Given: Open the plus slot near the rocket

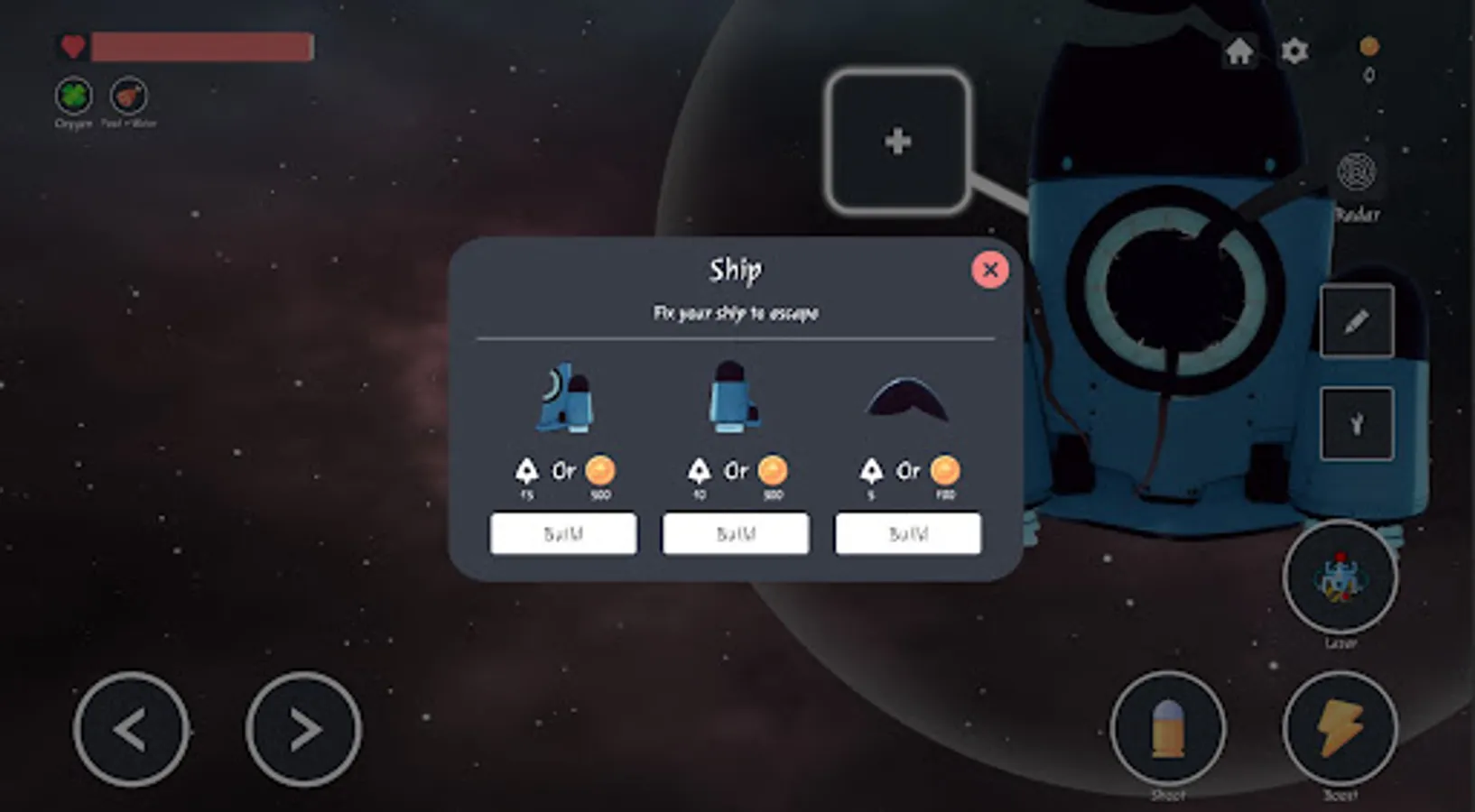Looking at the screenshot, I should click(x=897, y=143).
